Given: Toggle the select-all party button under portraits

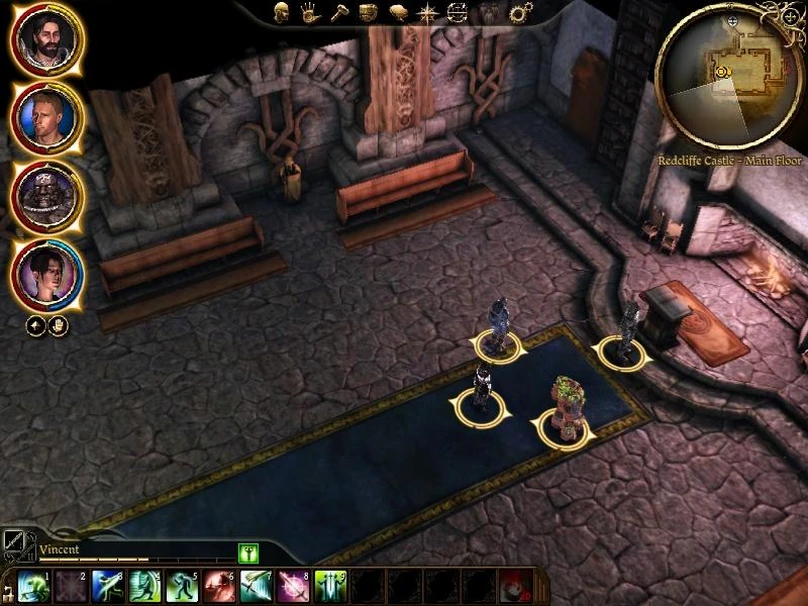Looking at the screenshot, I should 34,325.
